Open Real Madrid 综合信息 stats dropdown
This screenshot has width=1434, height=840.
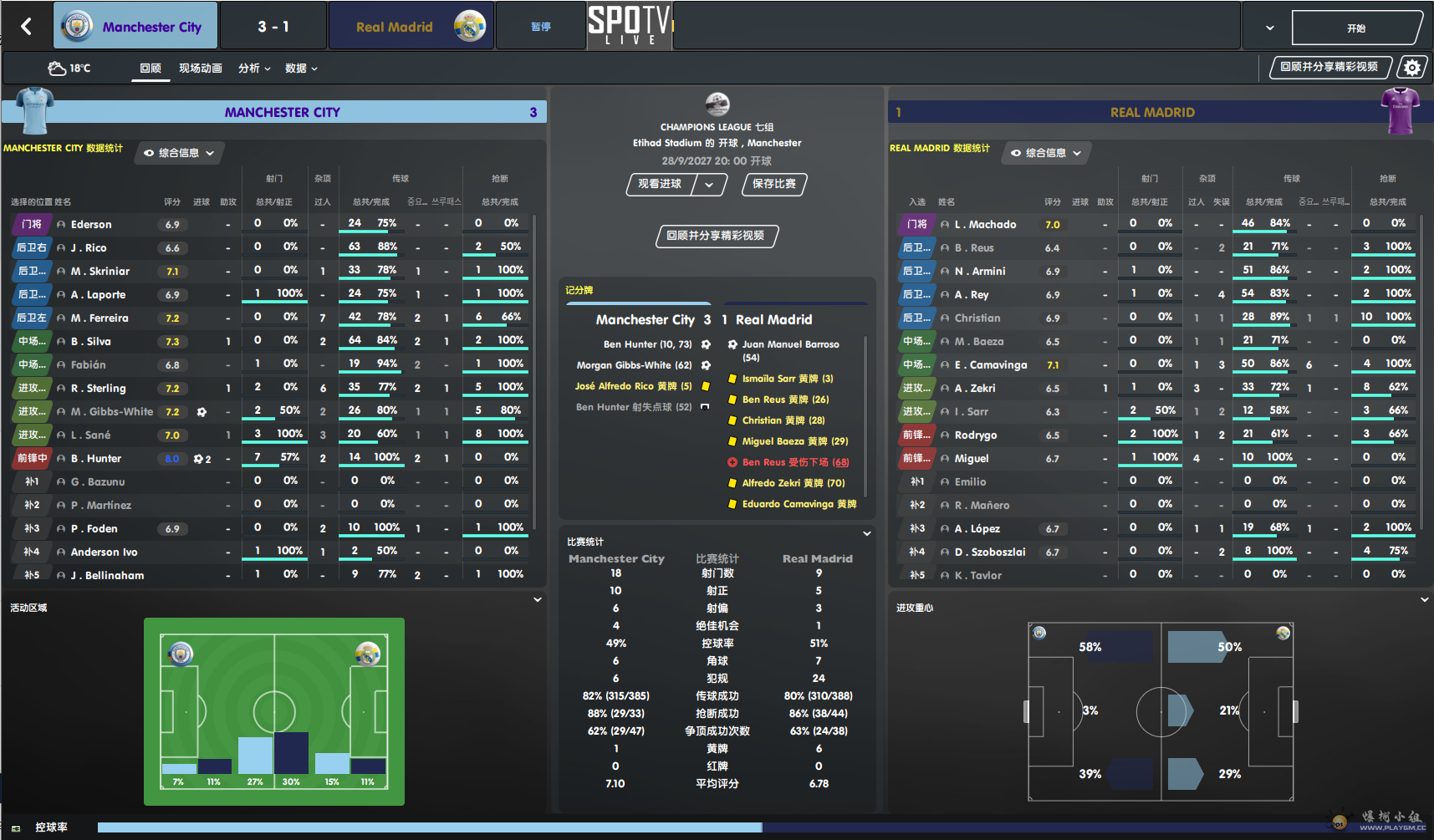(1046, 153)
